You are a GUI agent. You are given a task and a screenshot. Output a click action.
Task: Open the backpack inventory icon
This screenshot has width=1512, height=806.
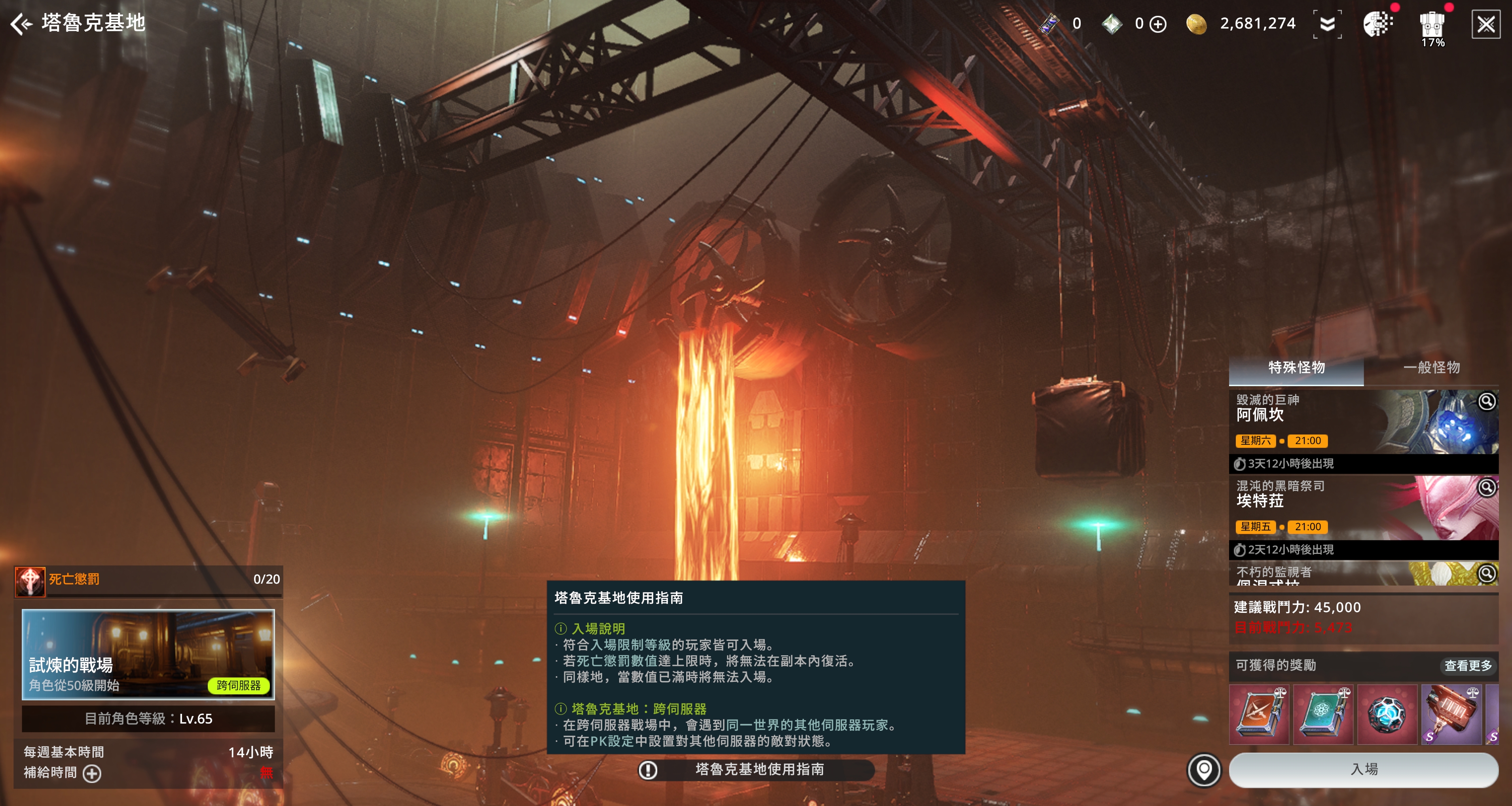(1432, 25)
